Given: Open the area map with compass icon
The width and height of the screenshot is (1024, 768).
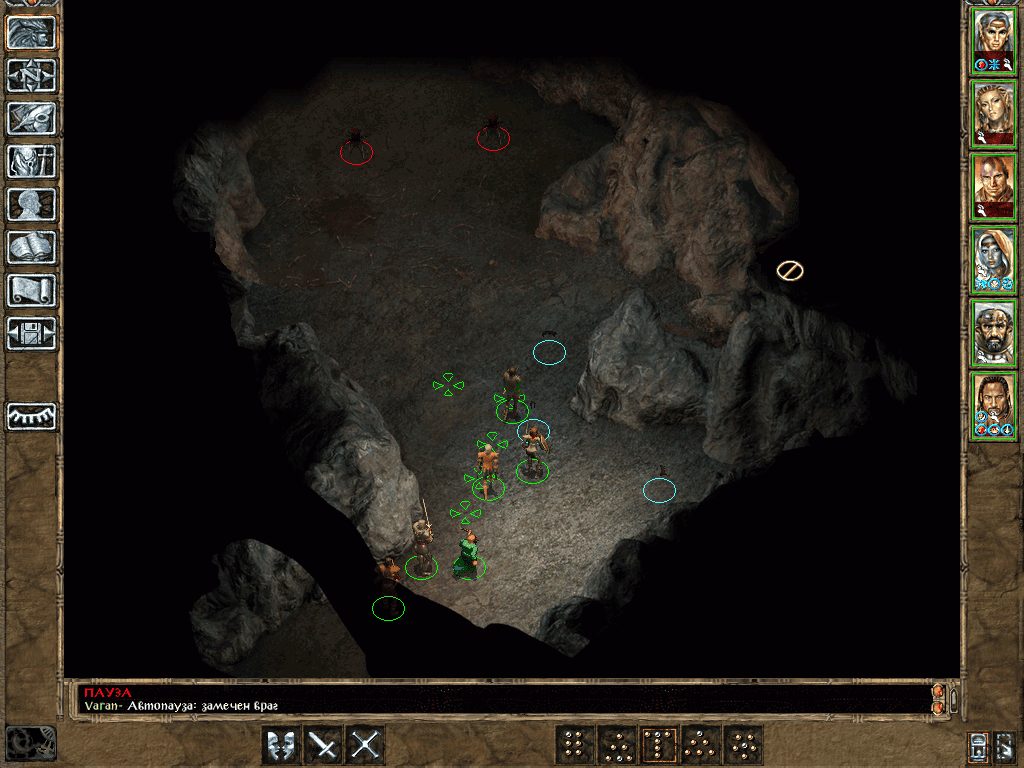Looking at the screenshot, I should 32,75.
